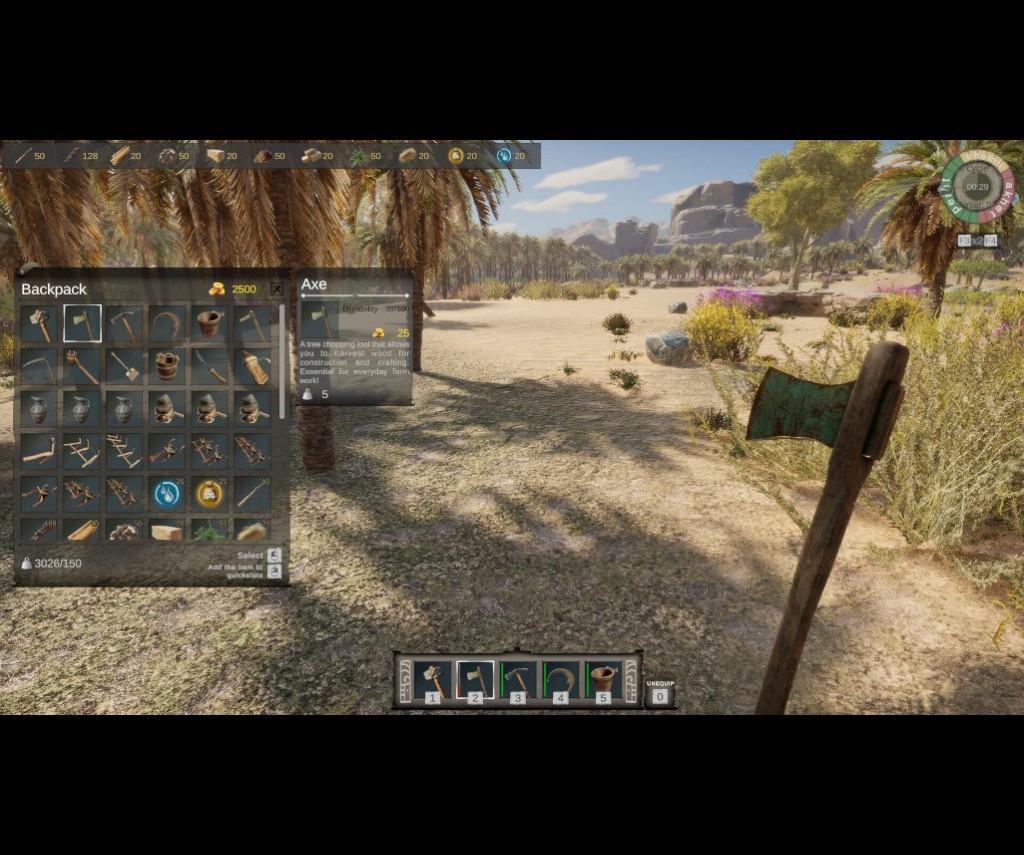This screenshot has height=855, width=1024.
Task: Select the highlighted axe in the backpack
Action: (82, 324)
